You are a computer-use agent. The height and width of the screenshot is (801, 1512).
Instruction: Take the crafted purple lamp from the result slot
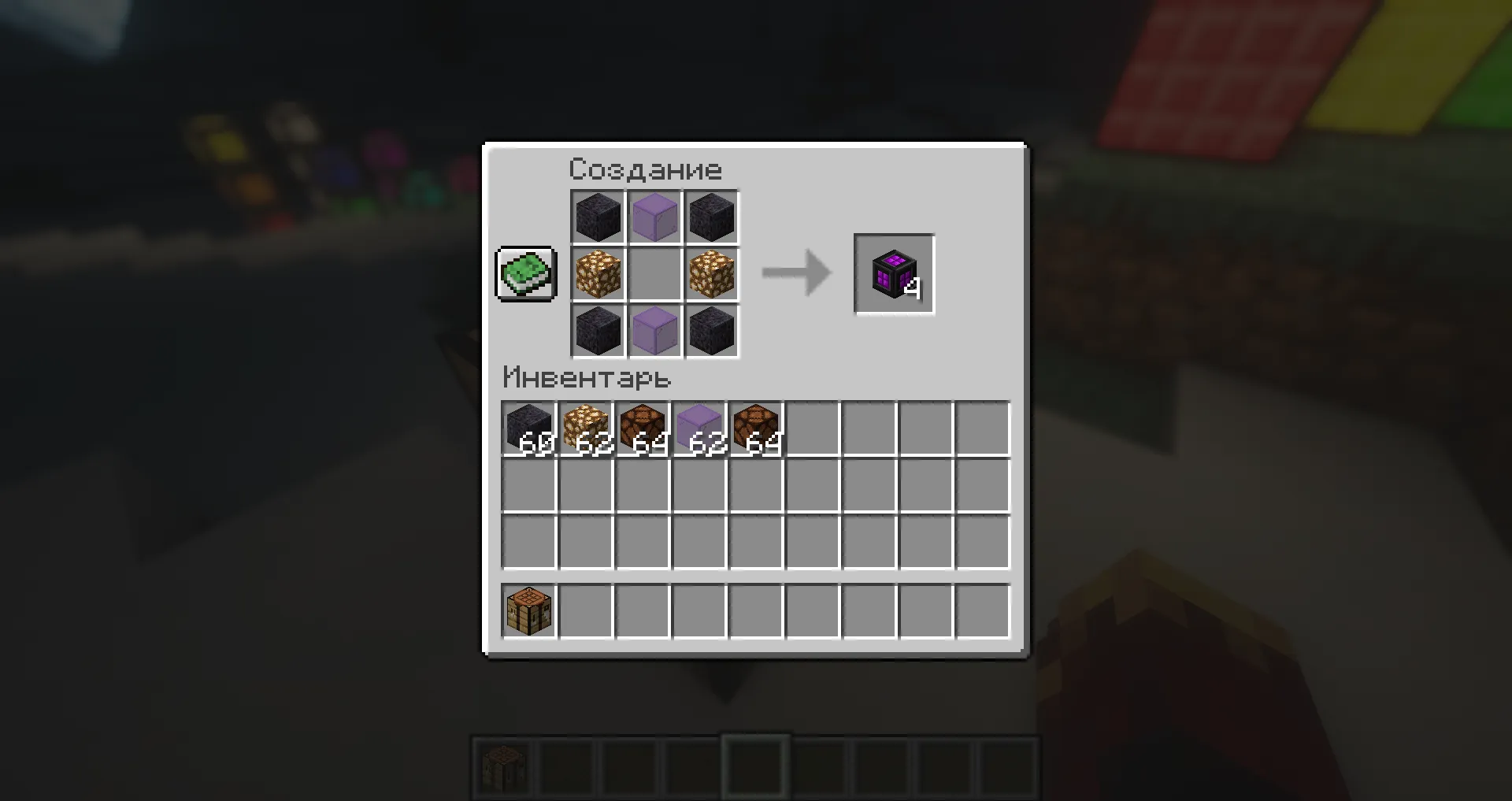(894, 273)
